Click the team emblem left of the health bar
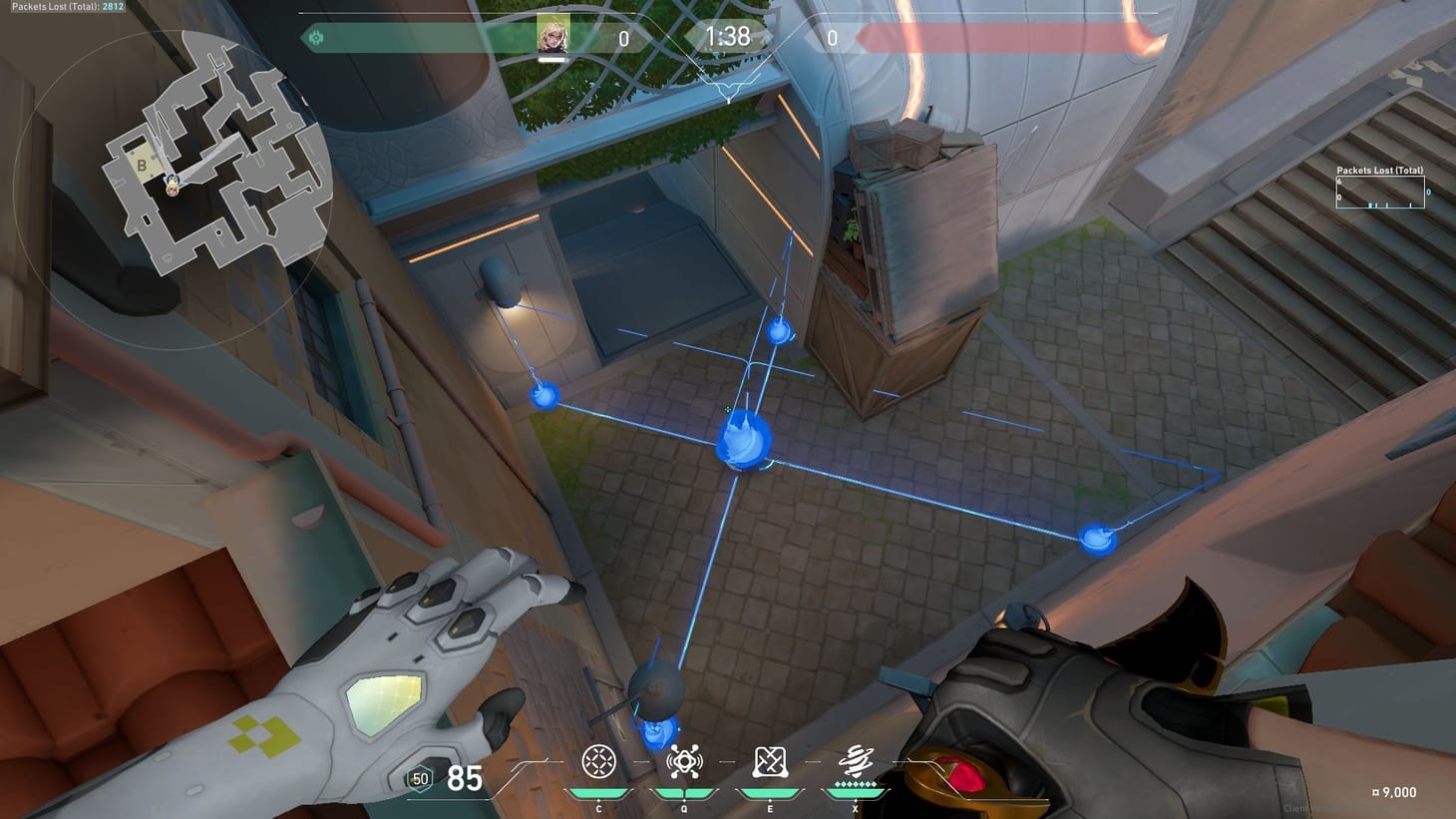This screenshot has width=1456, height=819. coord(318,36)
